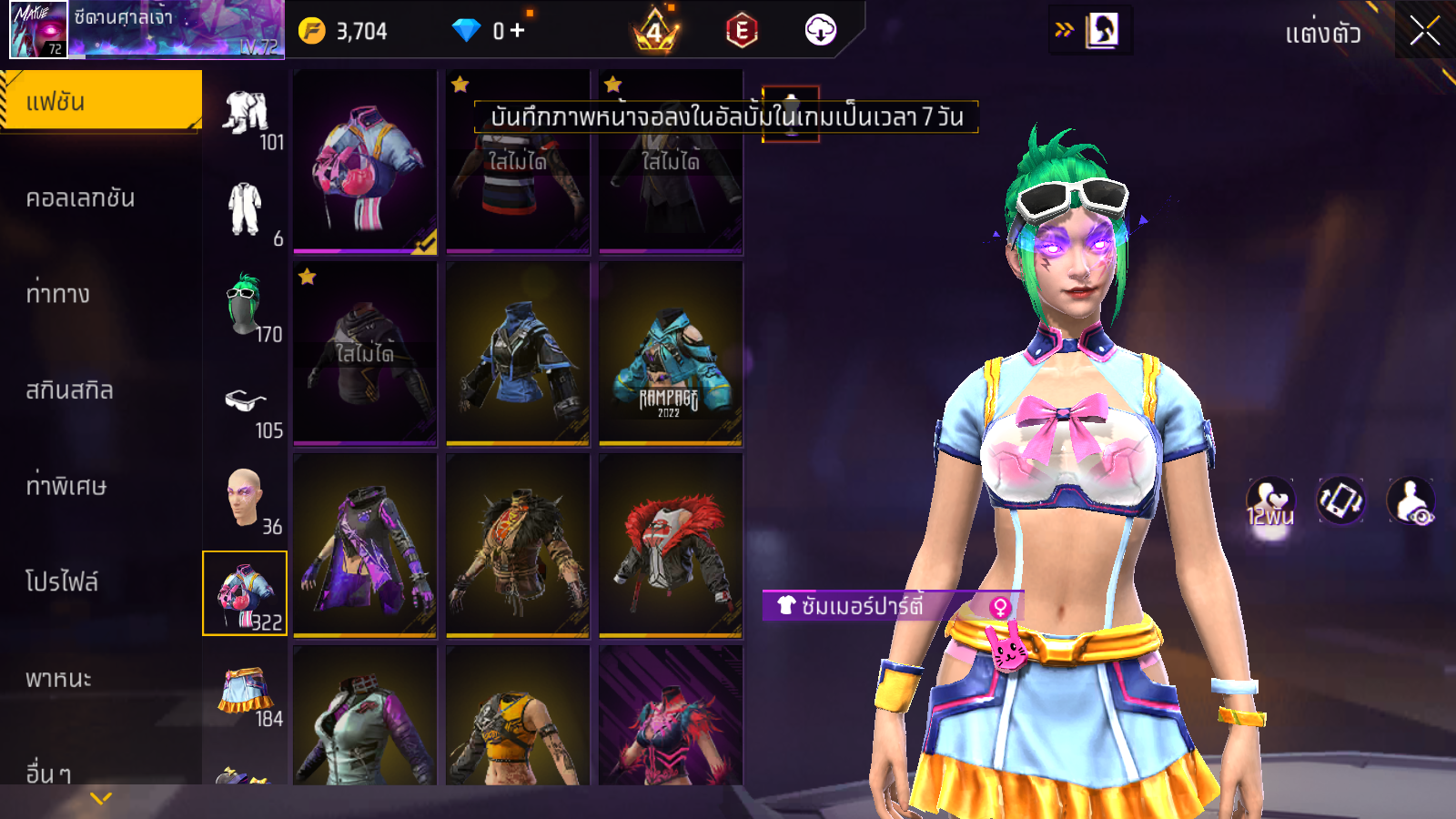Image resolution: width=1456 pixels, height=819 pixels.
Task: Open the พาหนะ vehicles tab
Action: pyautogui.click(x=58, y=679)
